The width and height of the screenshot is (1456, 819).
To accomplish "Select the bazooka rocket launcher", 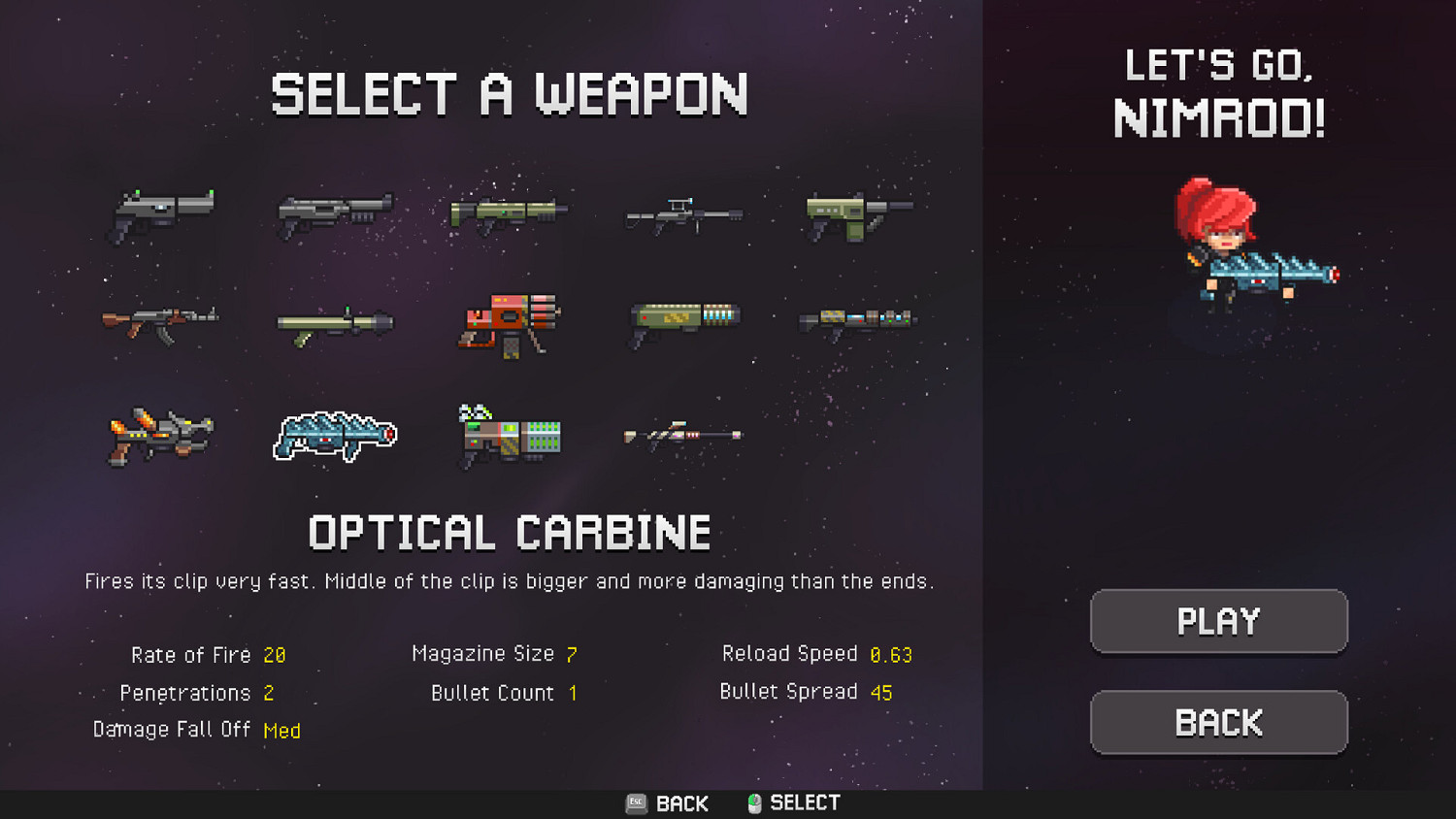I will pyautogui.click(x=333, y=323).
